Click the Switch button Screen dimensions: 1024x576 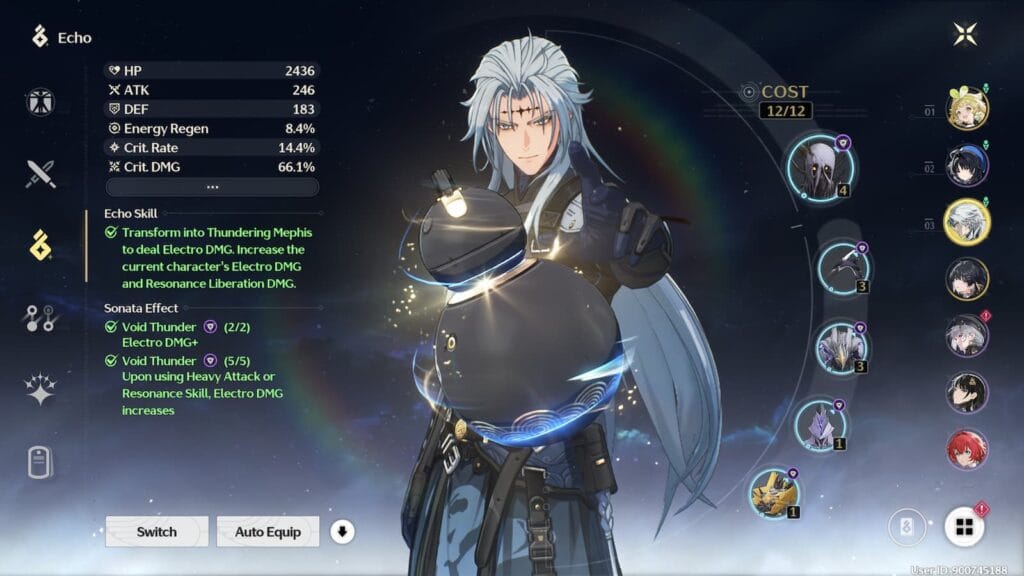pos(157,531)
